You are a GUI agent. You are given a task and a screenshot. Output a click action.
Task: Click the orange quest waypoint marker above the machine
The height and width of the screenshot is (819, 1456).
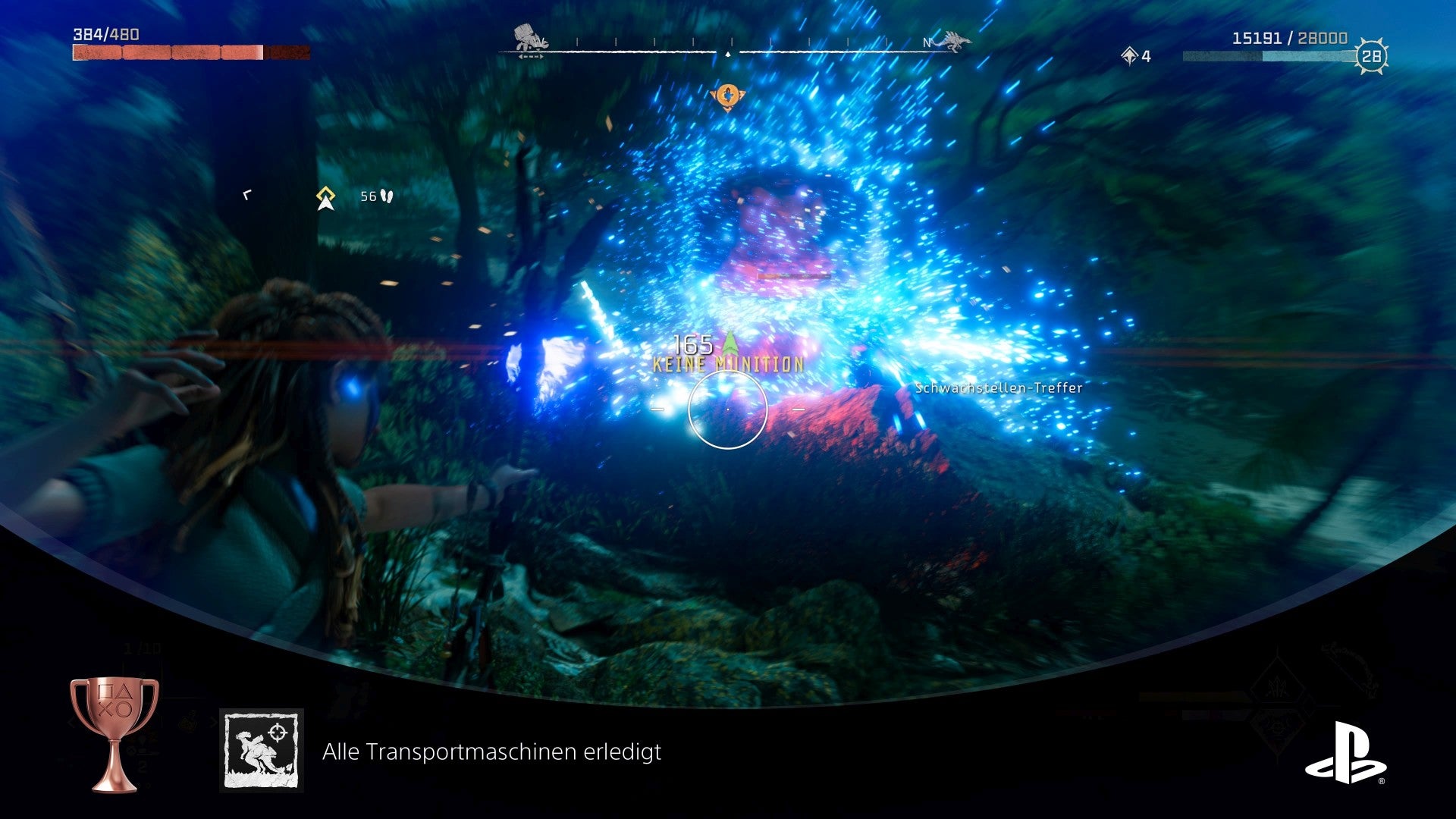(x=728, y=96)
